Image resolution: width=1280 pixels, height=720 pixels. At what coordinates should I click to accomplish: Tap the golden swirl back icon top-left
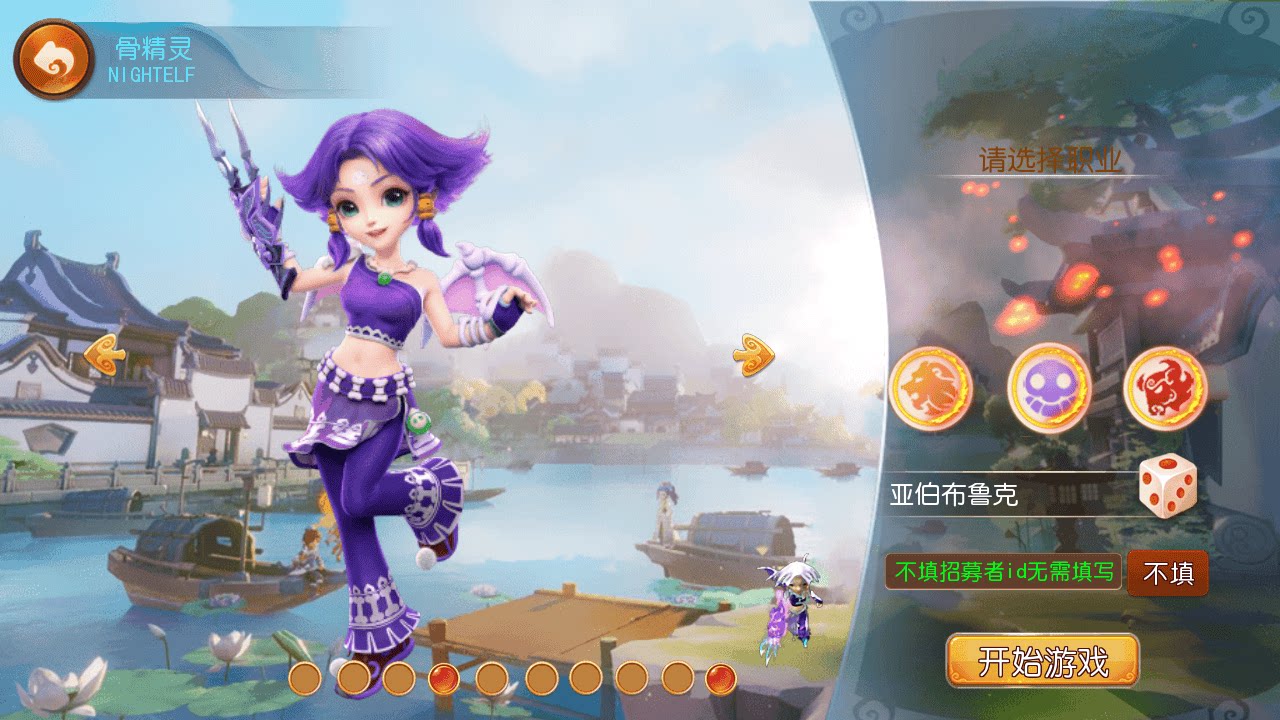(52, 57)
